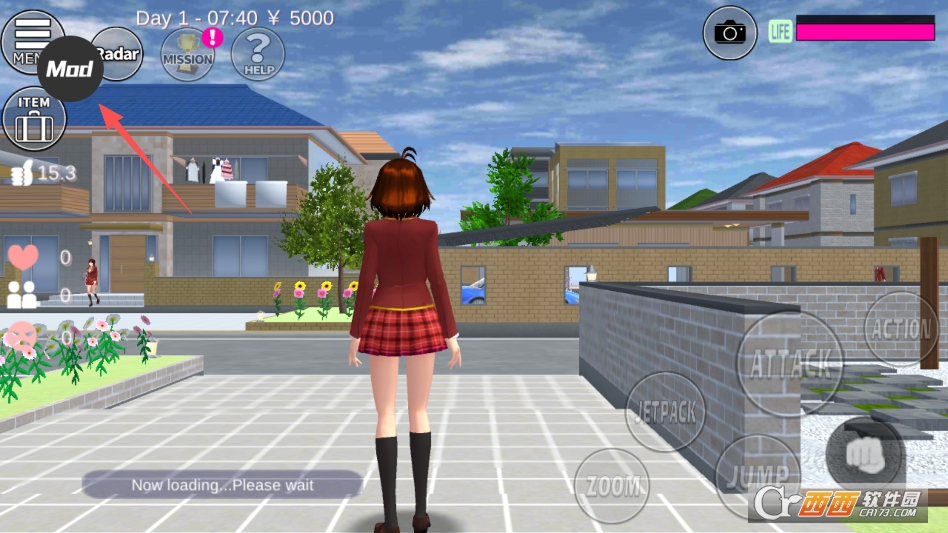Use the Action button
The image size is (948, 533).
901,328
